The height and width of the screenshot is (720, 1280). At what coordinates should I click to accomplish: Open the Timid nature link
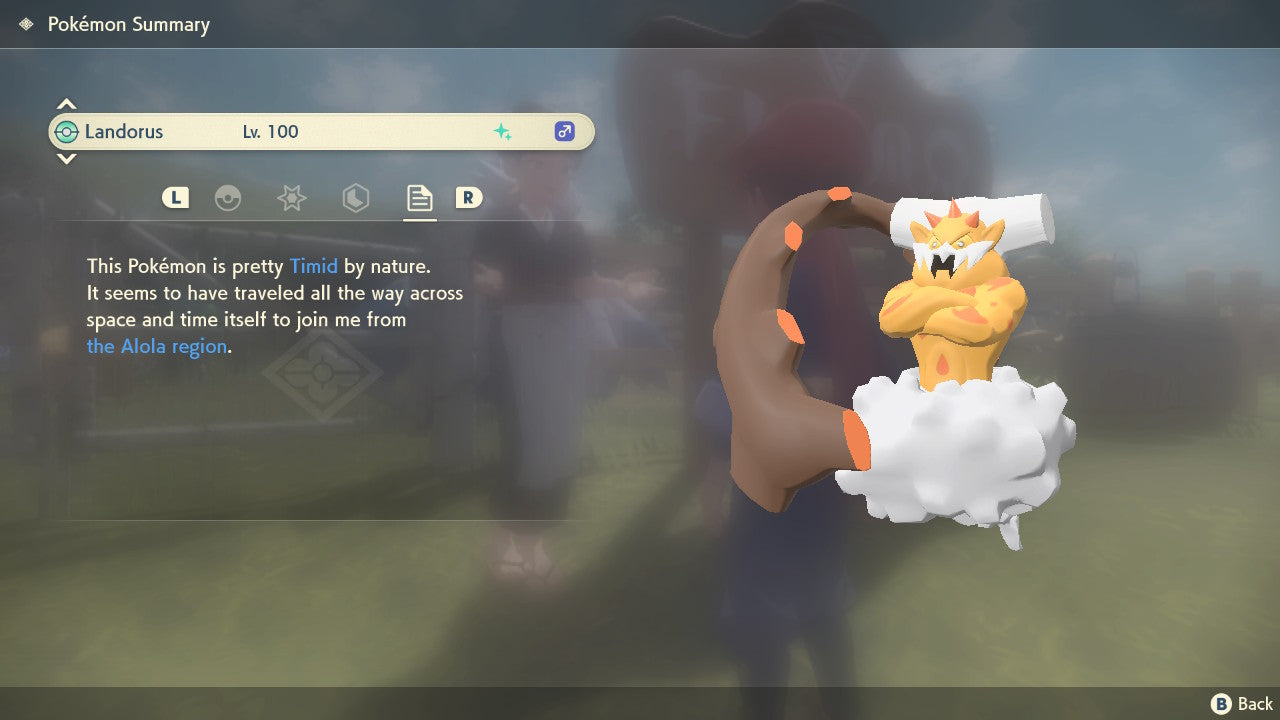(x=314, y=266)
